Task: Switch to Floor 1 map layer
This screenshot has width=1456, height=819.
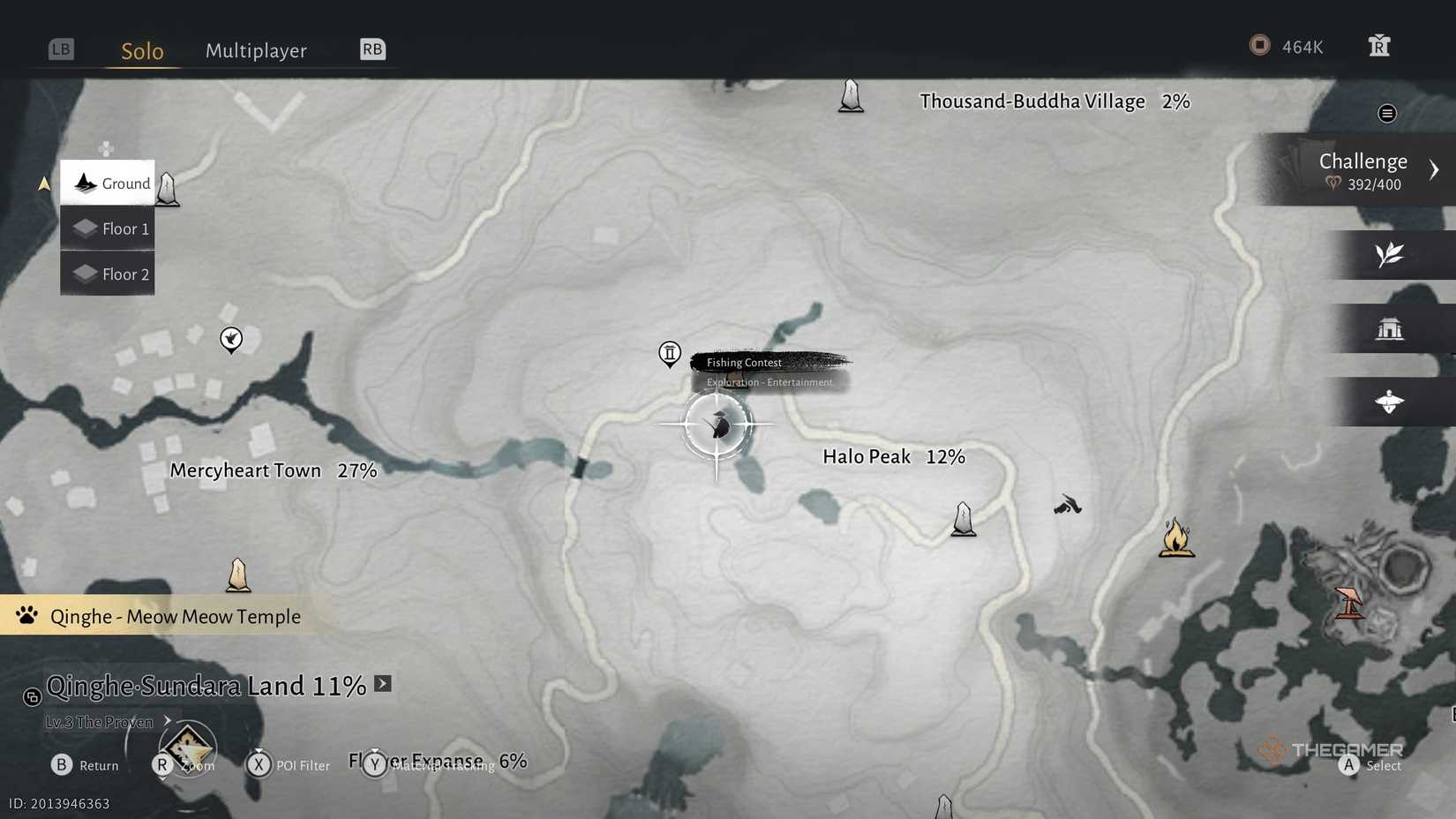Action: [107, 228]
